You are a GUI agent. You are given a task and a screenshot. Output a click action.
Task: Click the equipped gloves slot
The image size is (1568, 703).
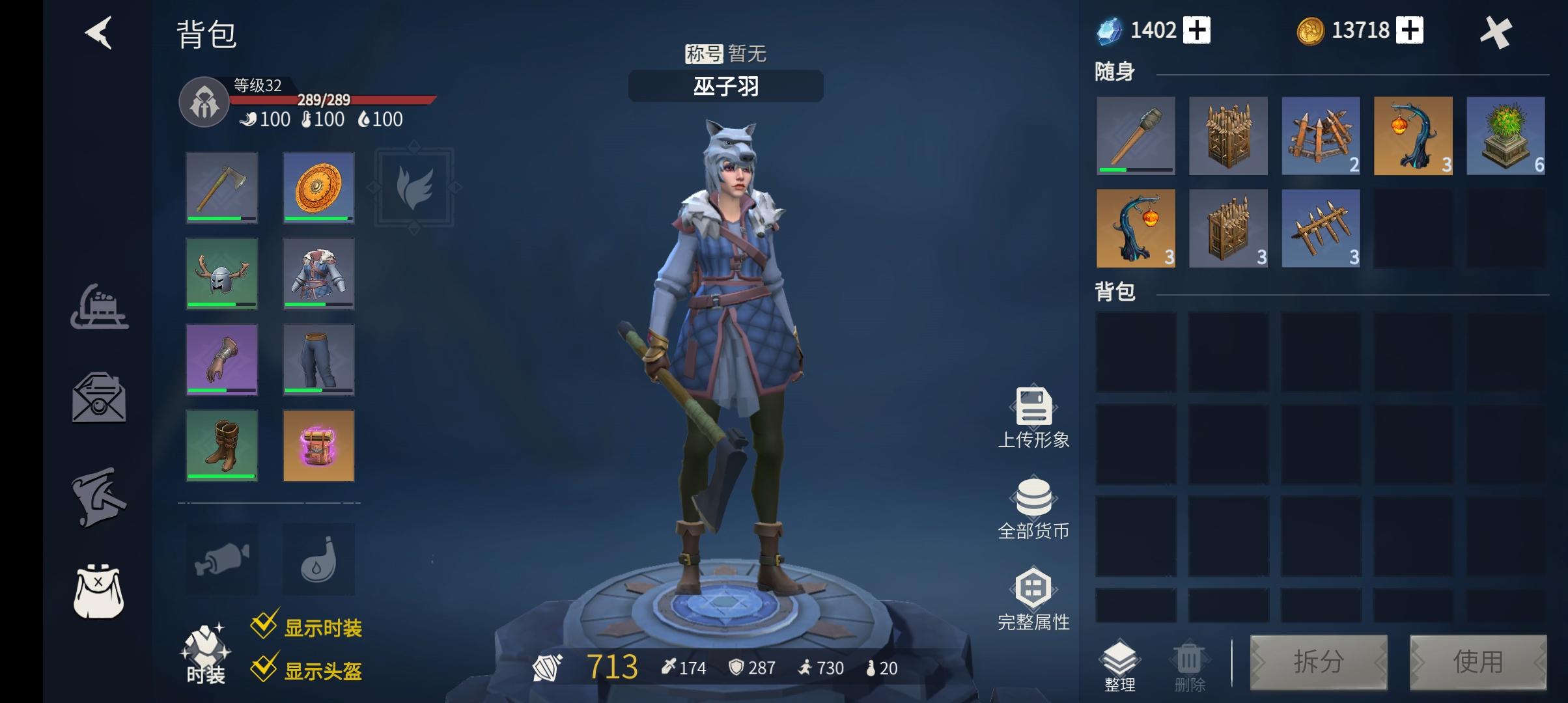pos(221,359)
